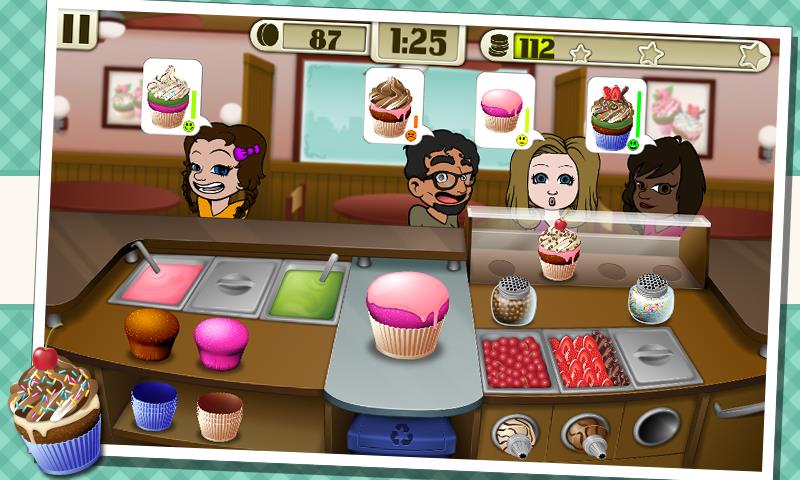Viewport: 800px width, 480px height.
Task: Select the chocolate balls topping jar
Action: pyautogui.click(x=512, y=298)
